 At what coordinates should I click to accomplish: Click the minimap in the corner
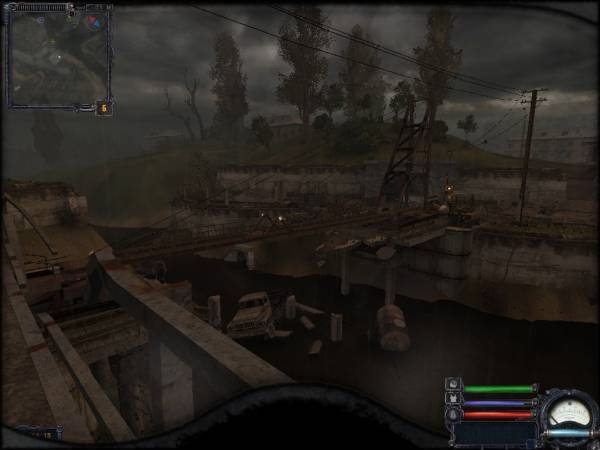point(57,56)
